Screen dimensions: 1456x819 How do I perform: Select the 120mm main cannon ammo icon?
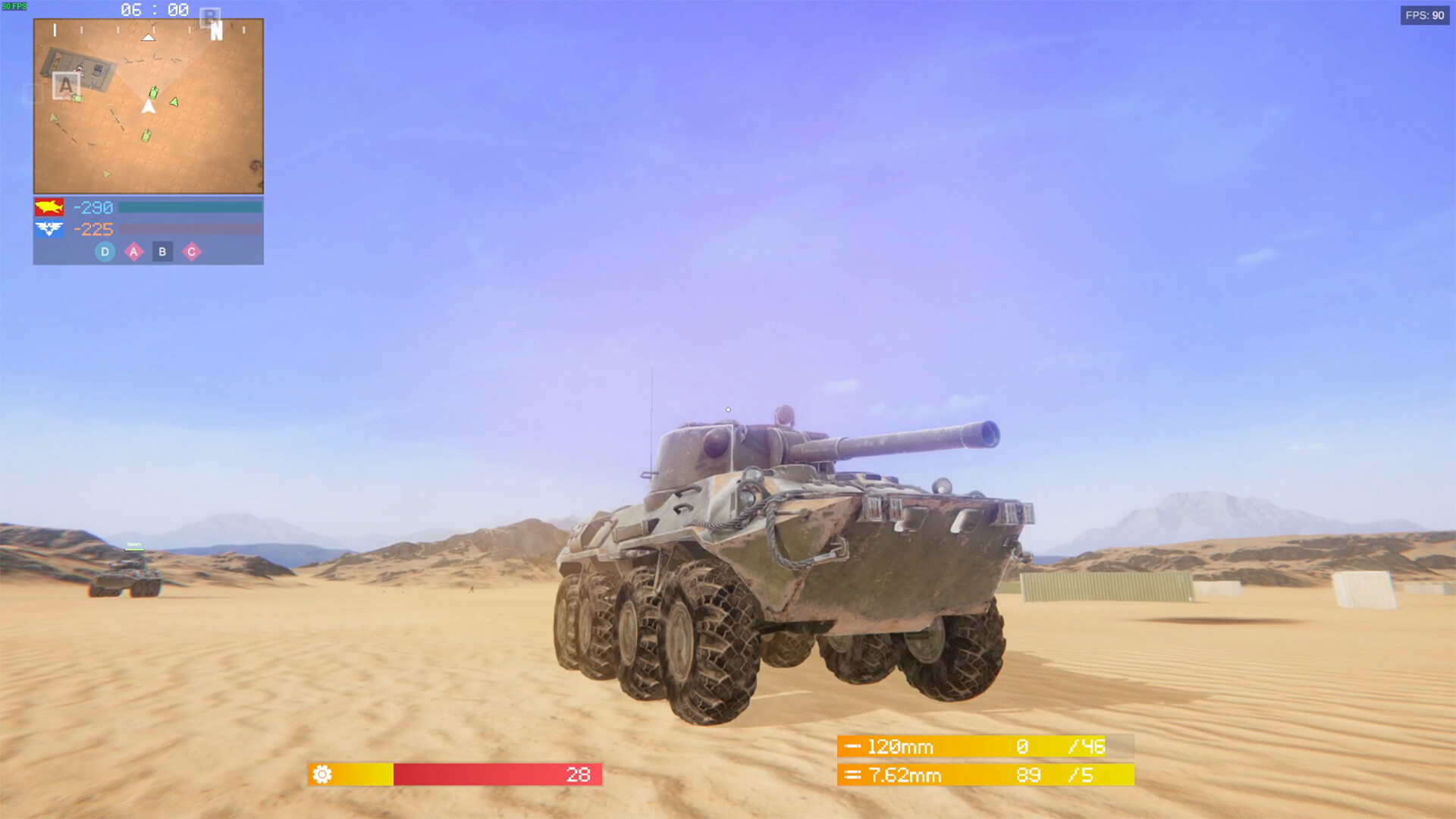click(x=854, y=747)
